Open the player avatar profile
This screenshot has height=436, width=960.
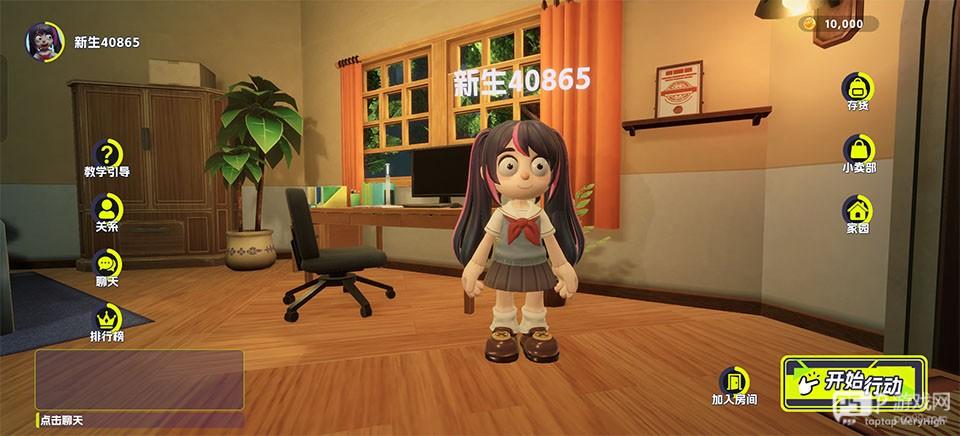pyautogui.click(x=45, y=42)
